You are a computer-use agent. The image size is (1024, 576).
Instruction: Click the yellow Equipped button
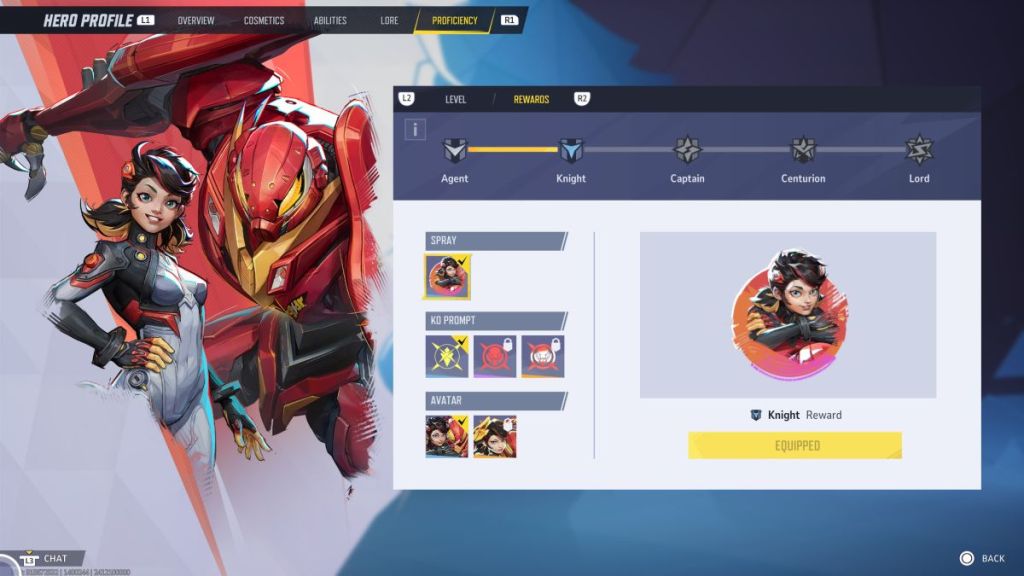click(x=795, y=445)
